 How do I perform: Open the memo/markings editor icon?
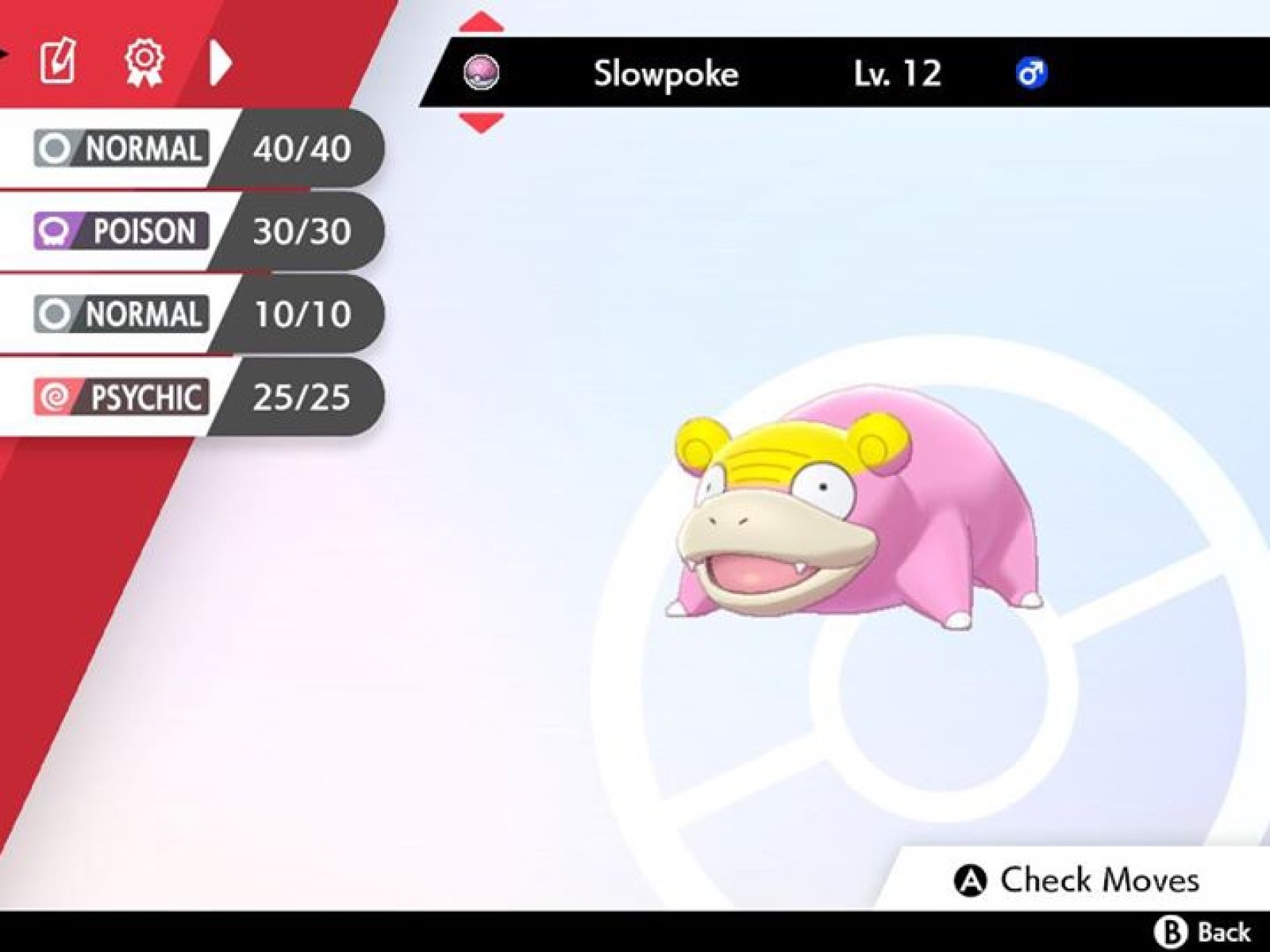tap(60, 59)
